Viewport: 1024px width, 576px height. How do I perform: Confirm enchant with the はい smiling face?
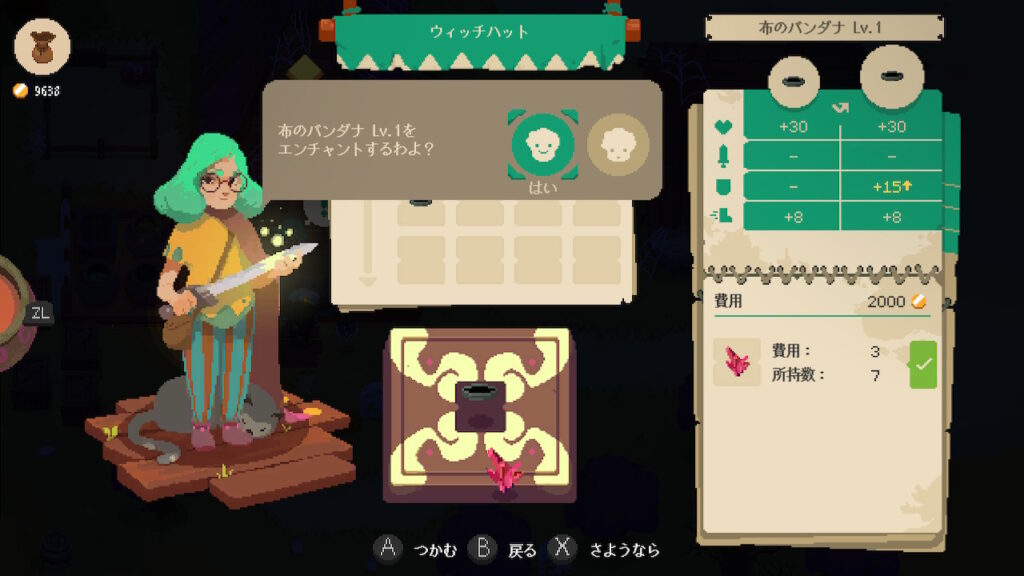(x=541, y=144)
